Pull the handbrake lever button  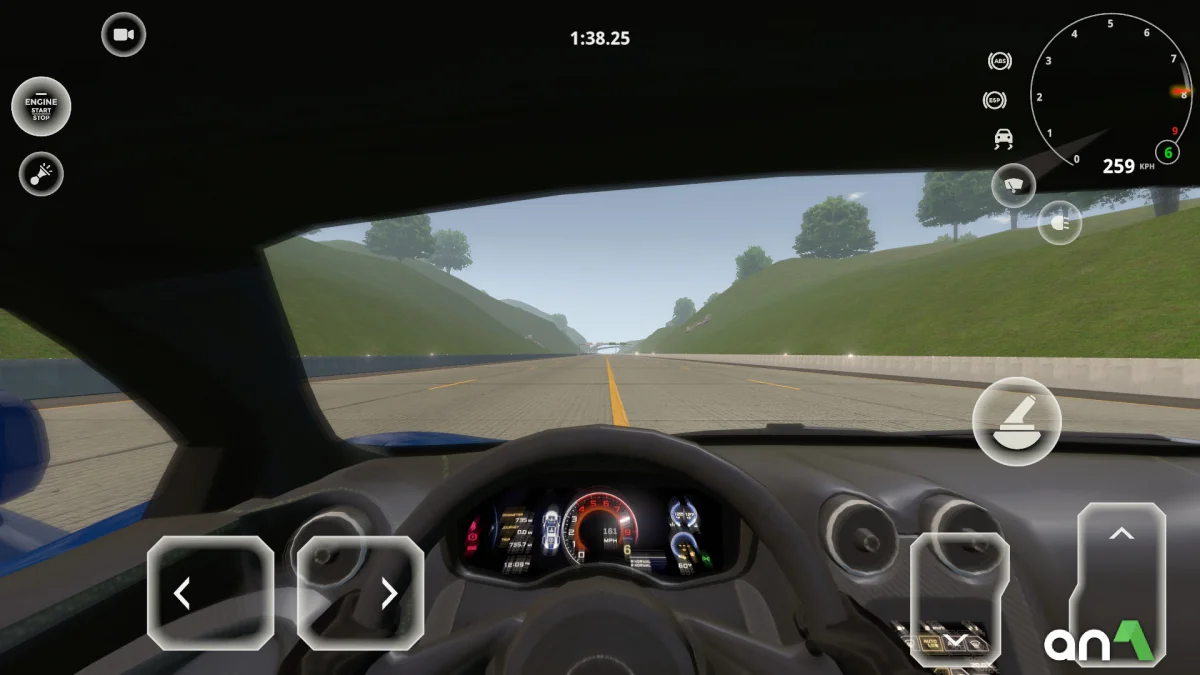[1017, 421]
